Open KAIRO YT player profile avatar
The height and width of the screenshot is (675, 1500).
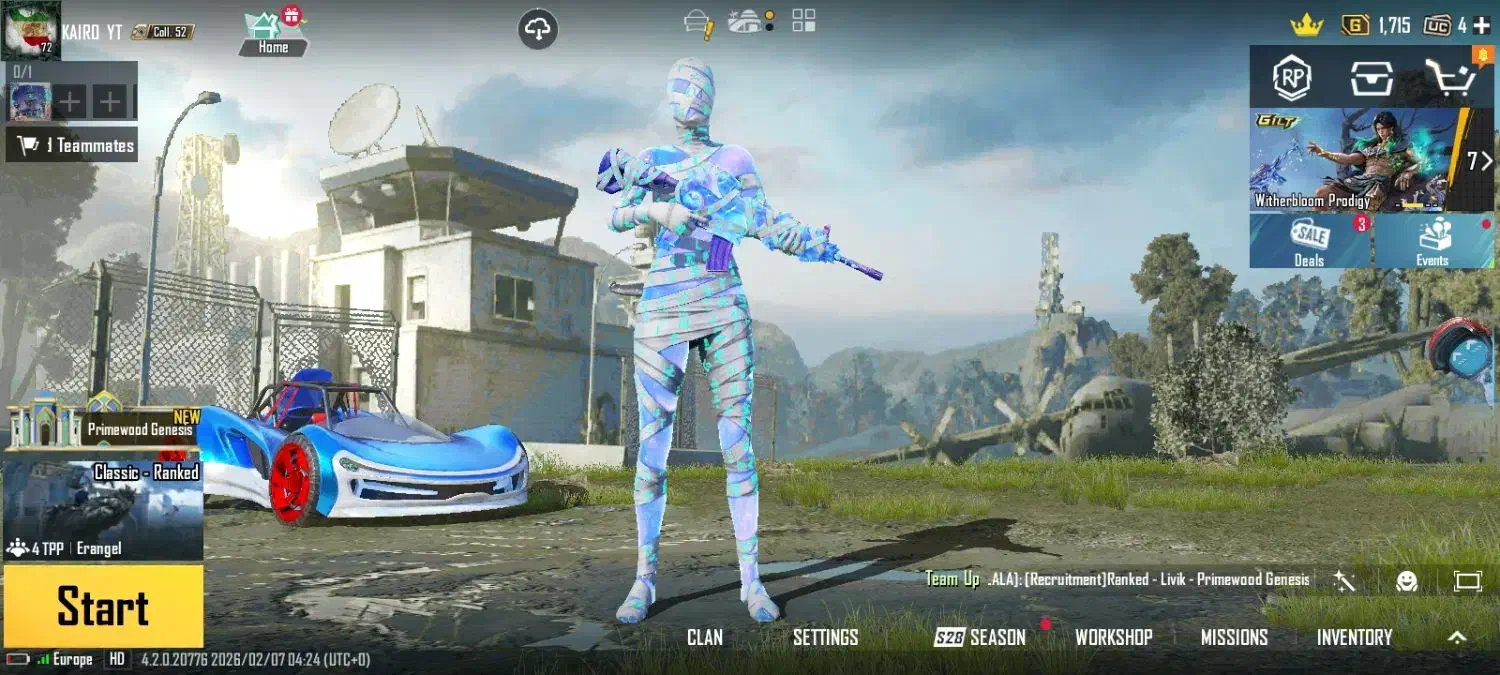[x=30, y=28]
